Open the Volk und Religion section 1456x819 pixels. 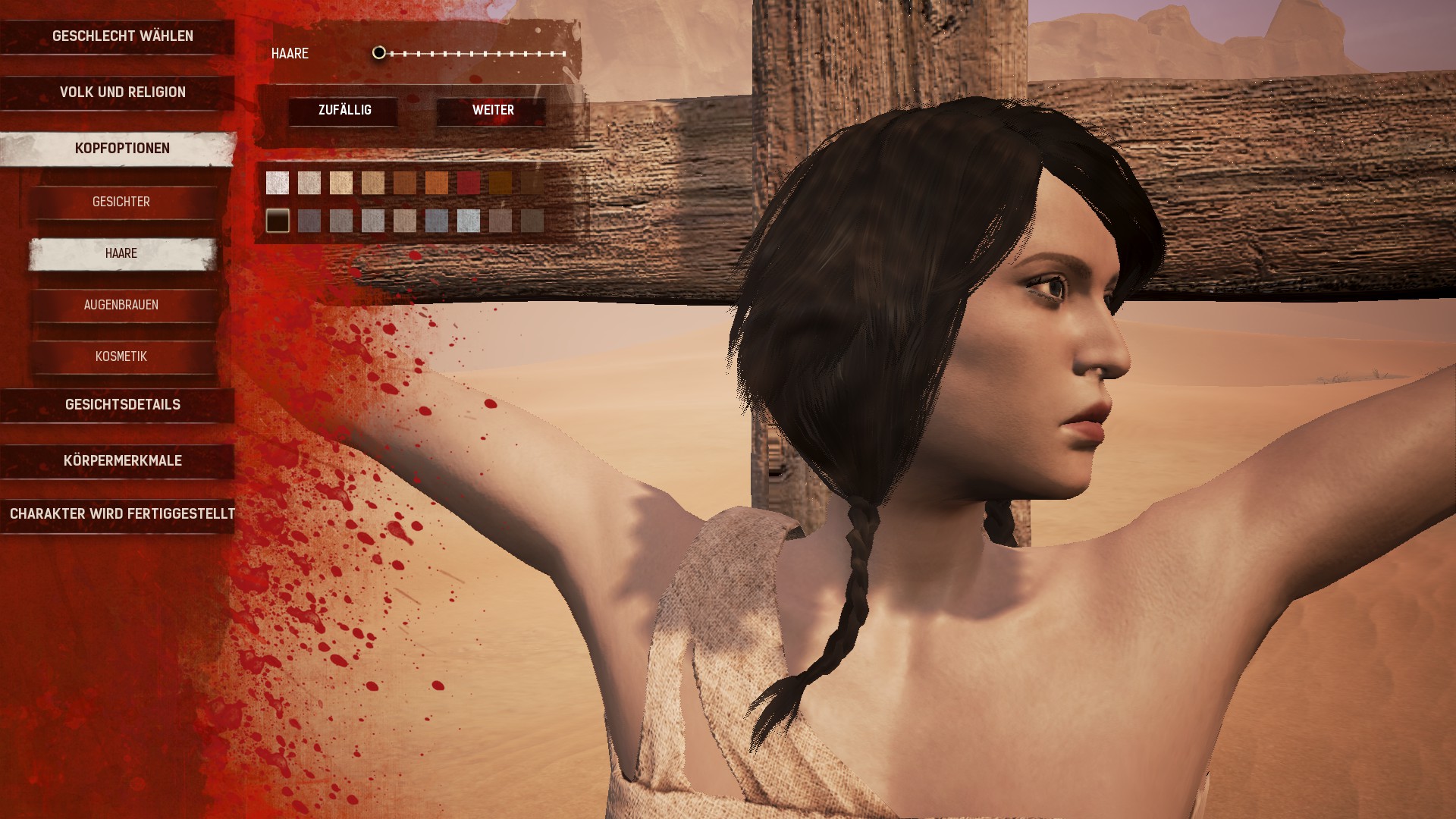[x=122, y=93]
